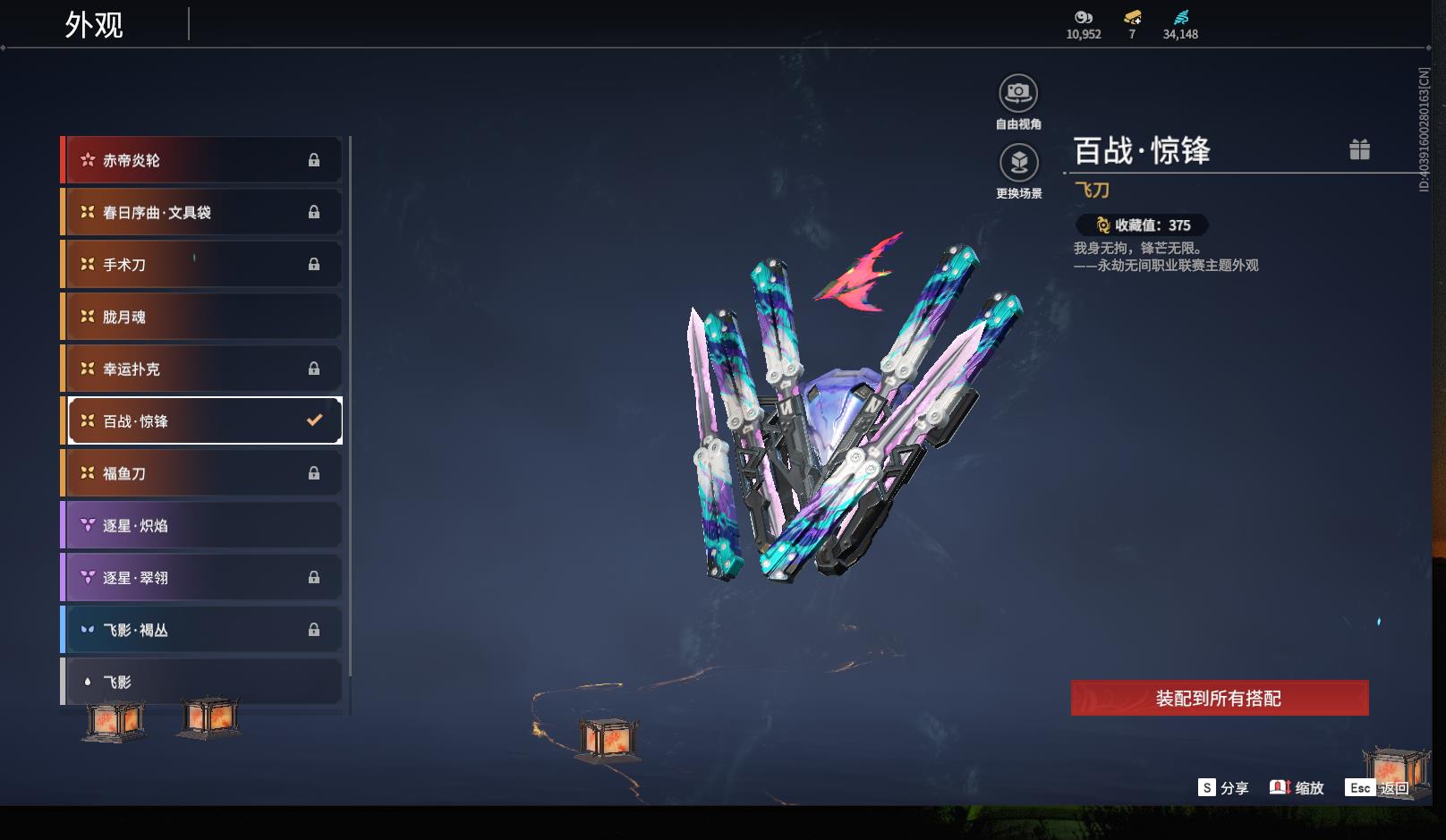Click the equipped 百战·惊锋 skin row
1446x840 pixels.
(203, 420)
